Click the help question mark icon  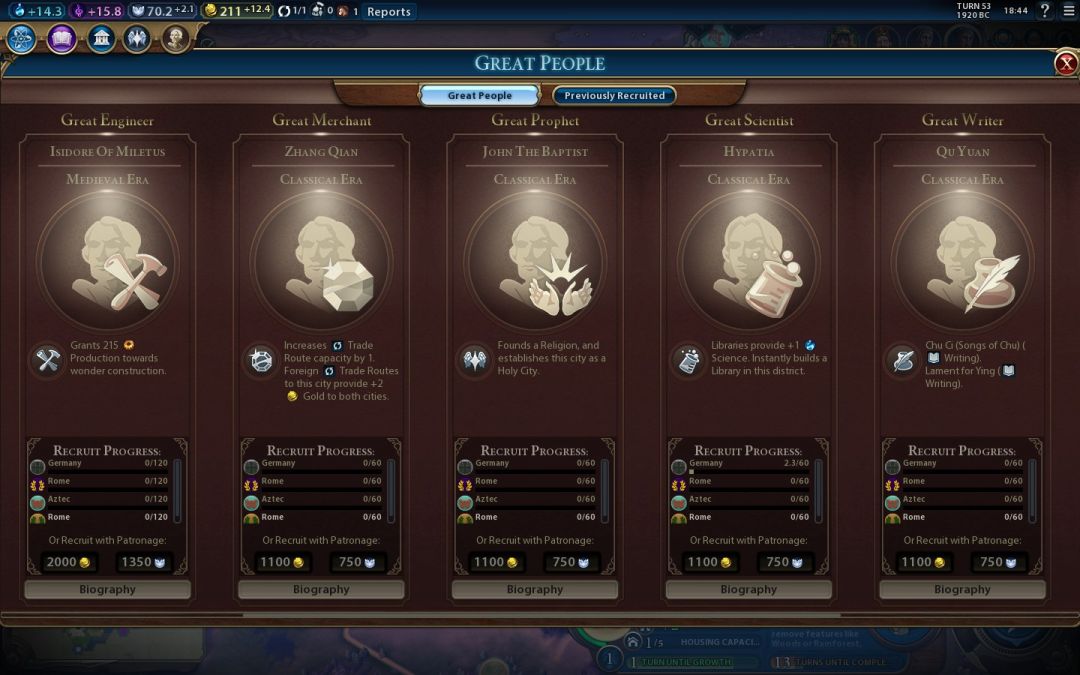pyautogui.click(x=1045, y=11)
